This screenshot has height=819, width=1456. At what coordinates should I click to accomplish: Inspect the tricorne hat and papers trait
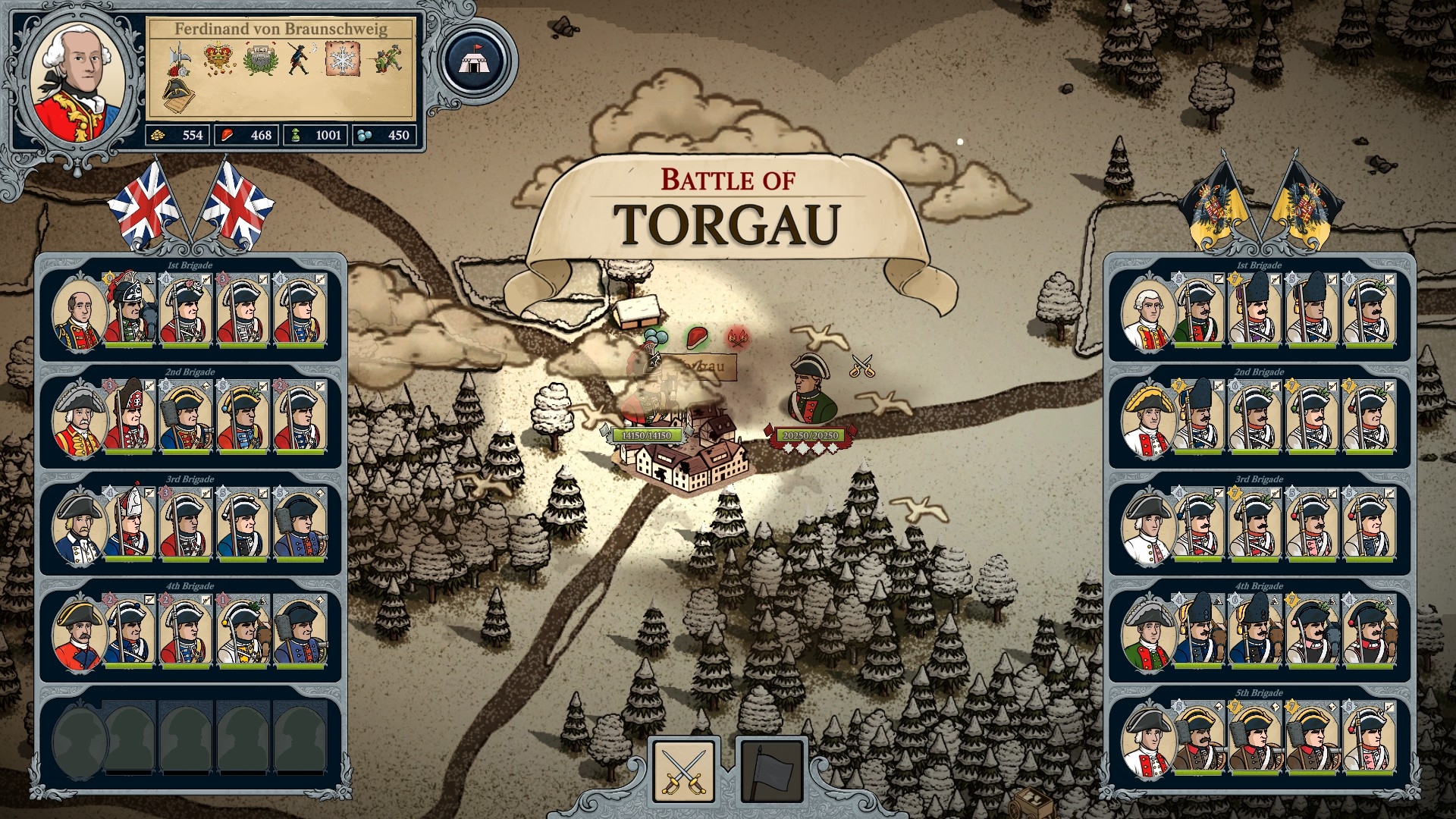coord(178,94)
